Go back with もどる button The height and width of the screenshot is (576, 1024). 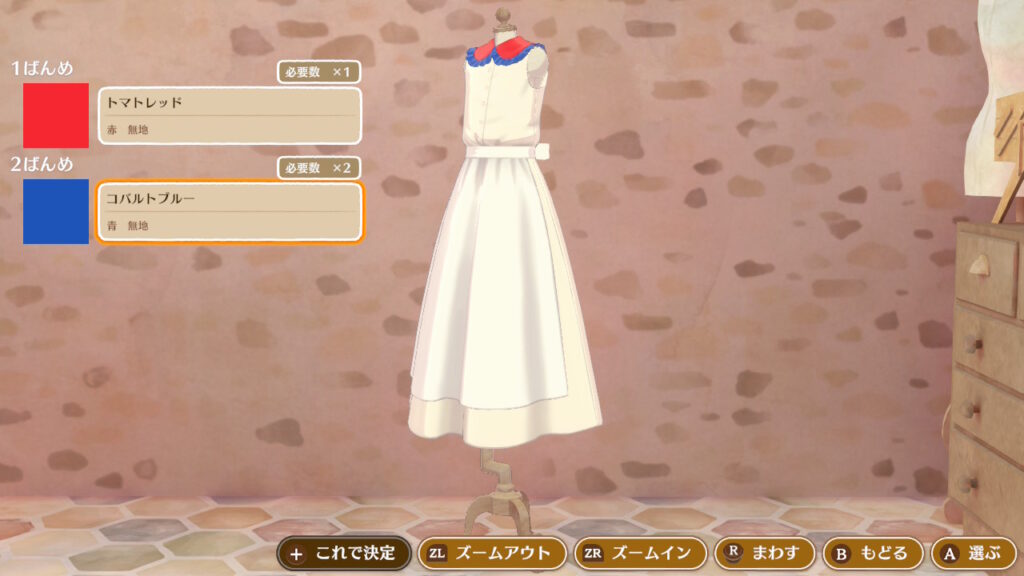(871, 552)
